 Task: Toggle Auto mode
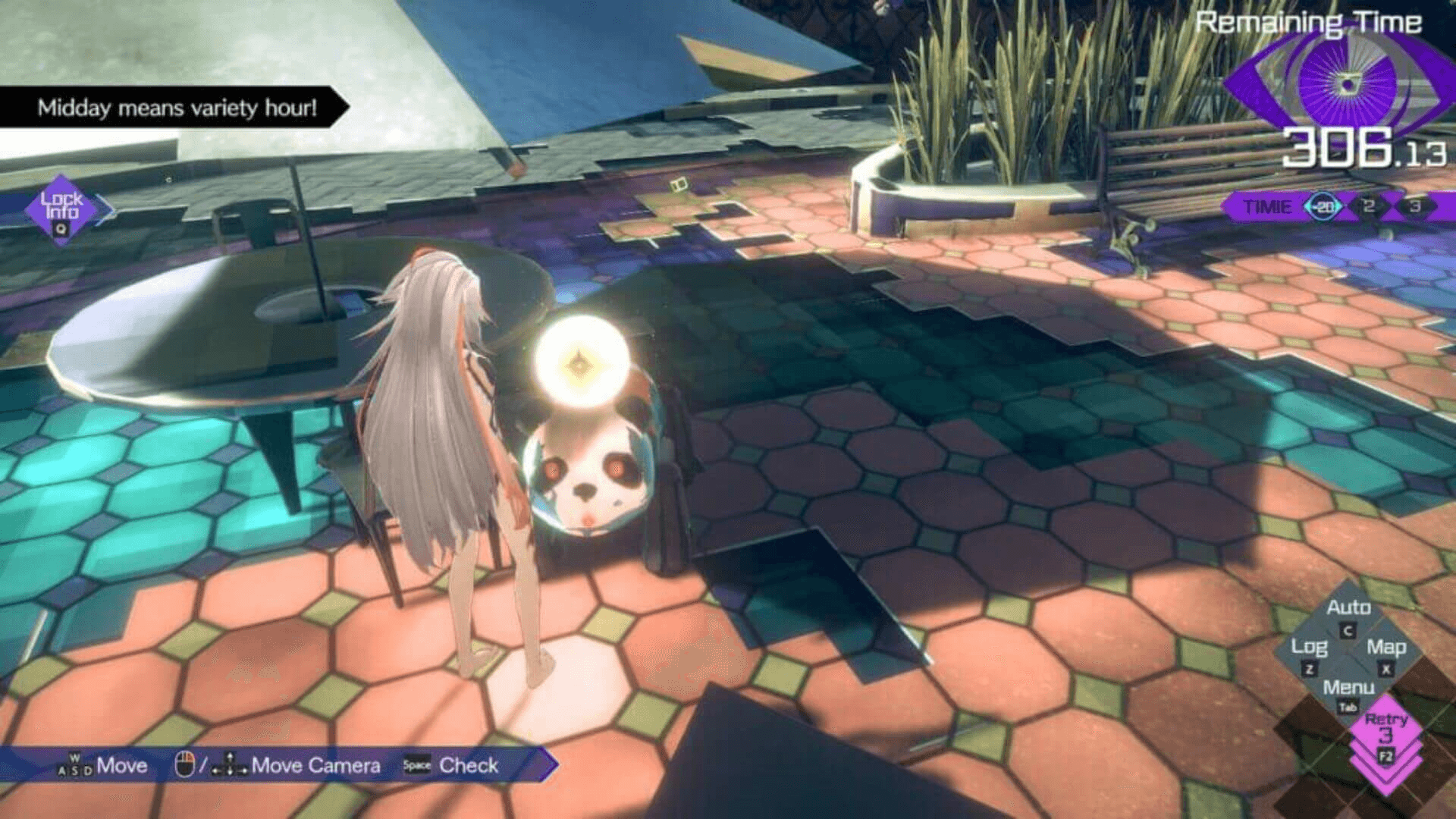coord(1348,615)
